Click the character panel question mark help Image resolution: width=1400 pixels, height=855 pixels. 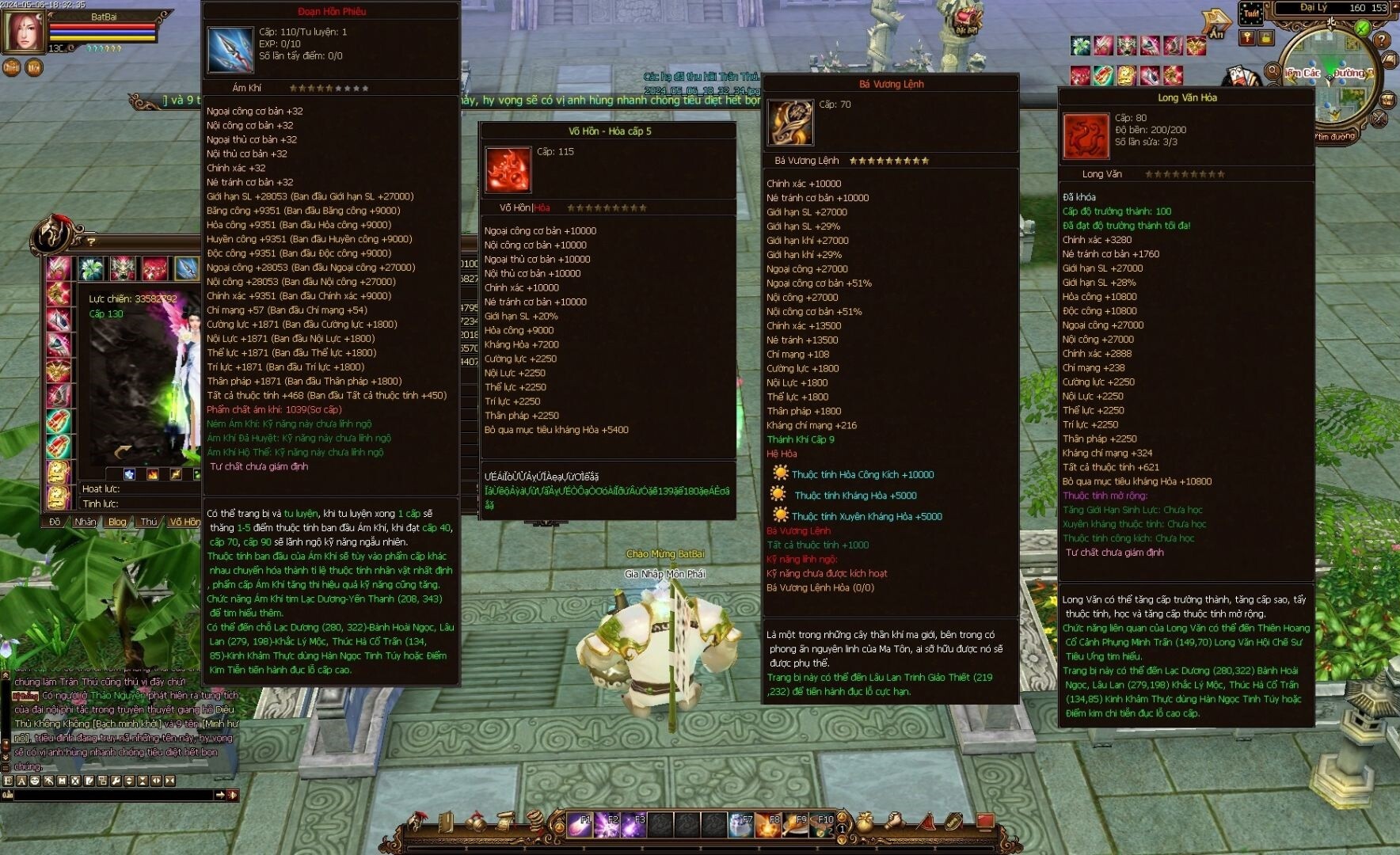click(x=91, y=241)
